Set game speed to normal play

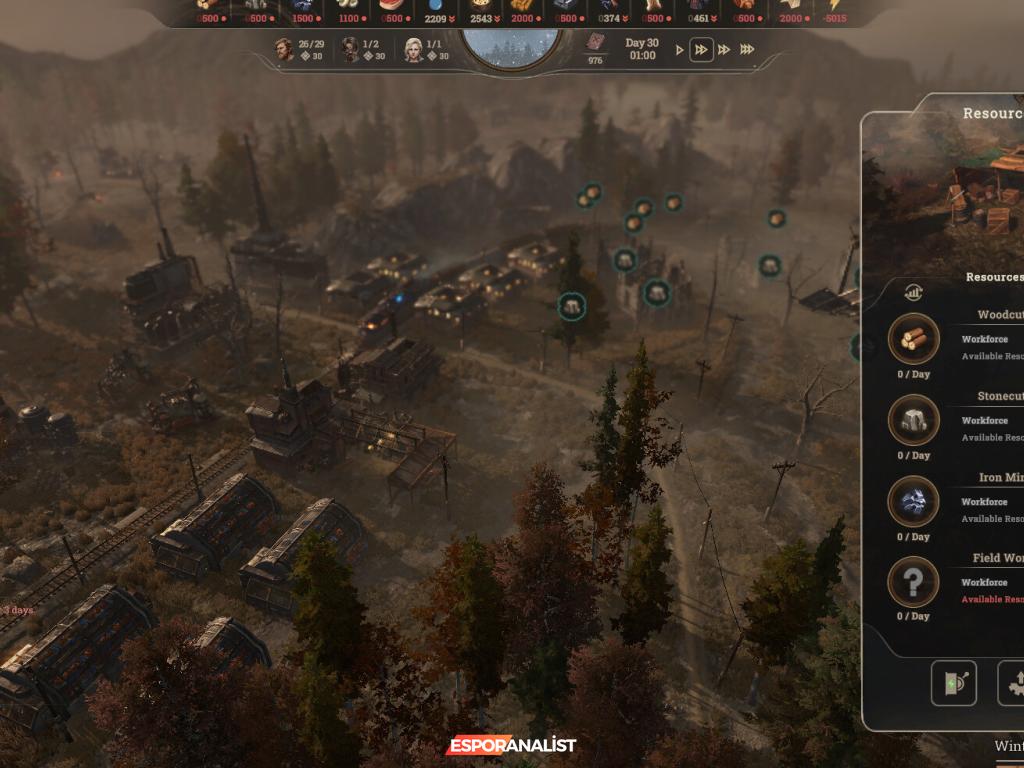680,49
